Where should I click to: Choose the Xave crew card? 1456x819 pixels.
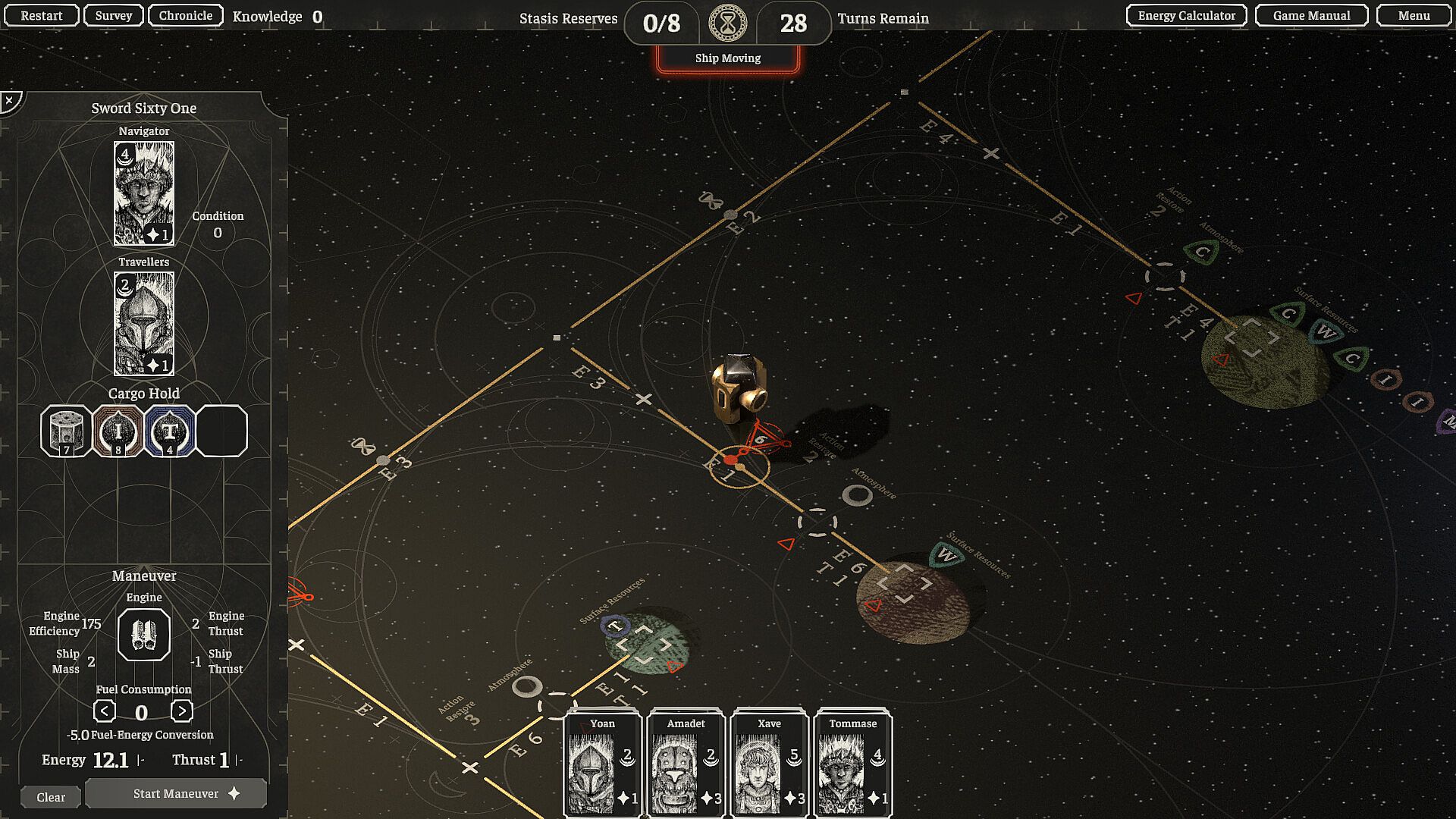pos(769,763)
